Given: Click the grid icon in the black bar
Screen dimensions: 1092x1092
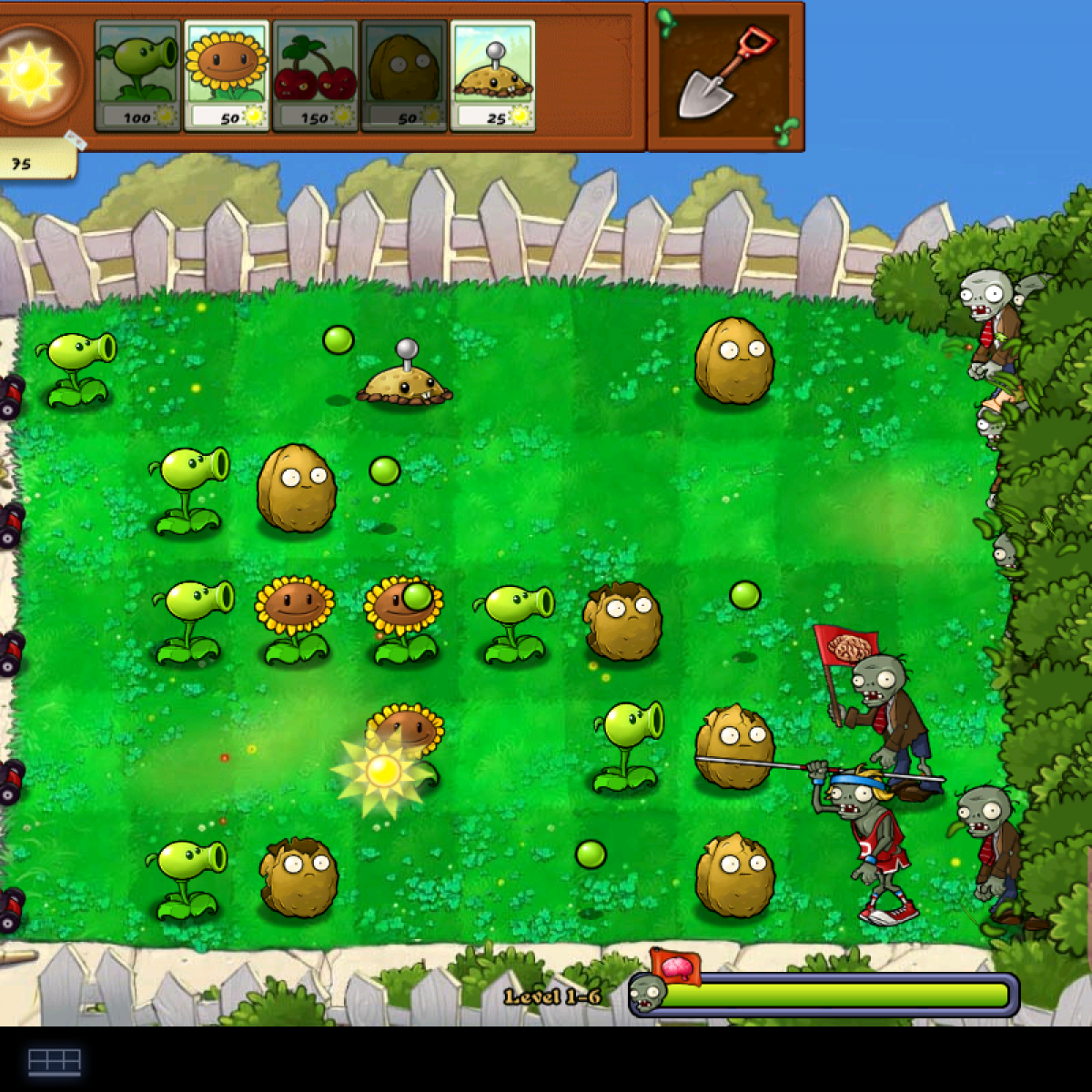Looking at the screenshot, I should 55,1061.
